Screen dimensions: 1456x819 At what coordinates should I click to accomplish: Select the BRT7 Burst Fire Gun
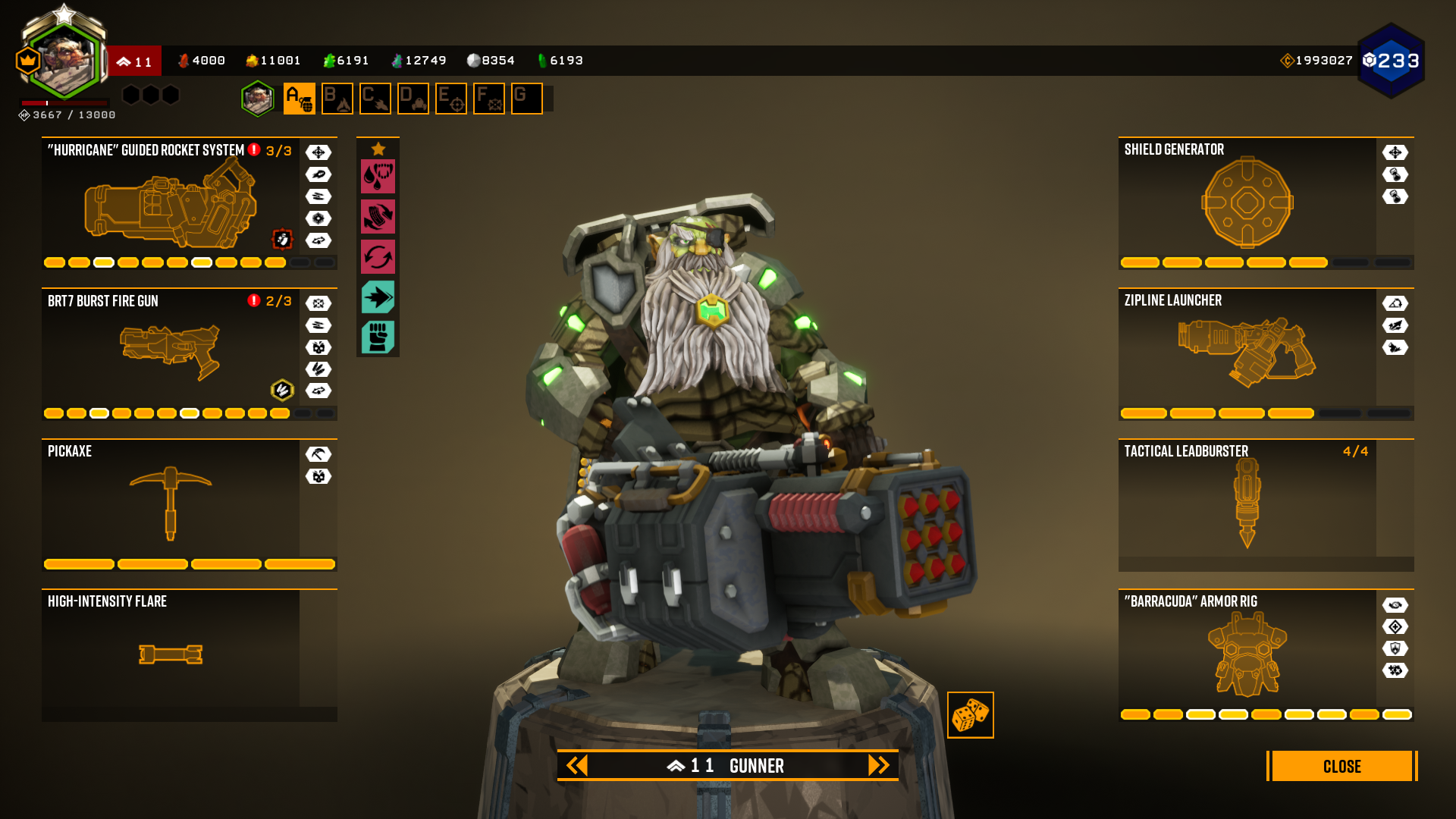pyautogui.click(x=171, y=353)
